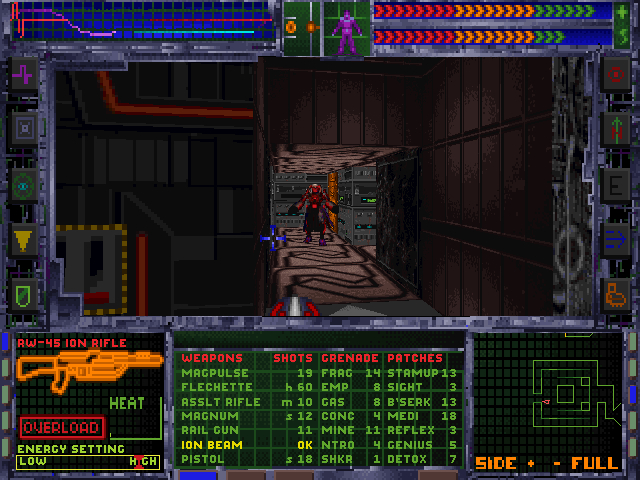Toggle the OVERLOAD button for the ion rifle
The image size is (640, 480).
[x=60, y=427]
